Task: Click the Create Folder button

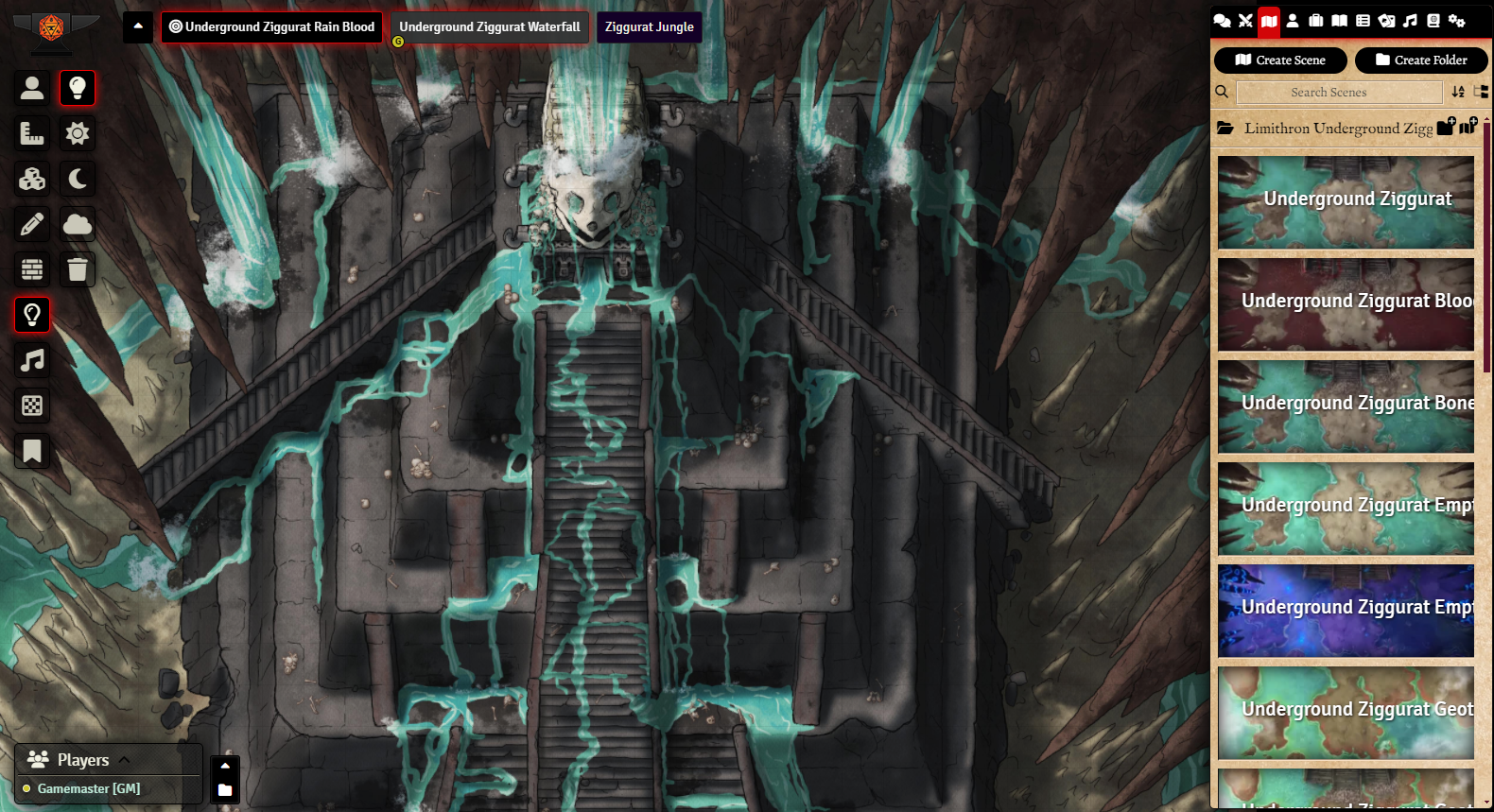Action: tap(1421, 60)
